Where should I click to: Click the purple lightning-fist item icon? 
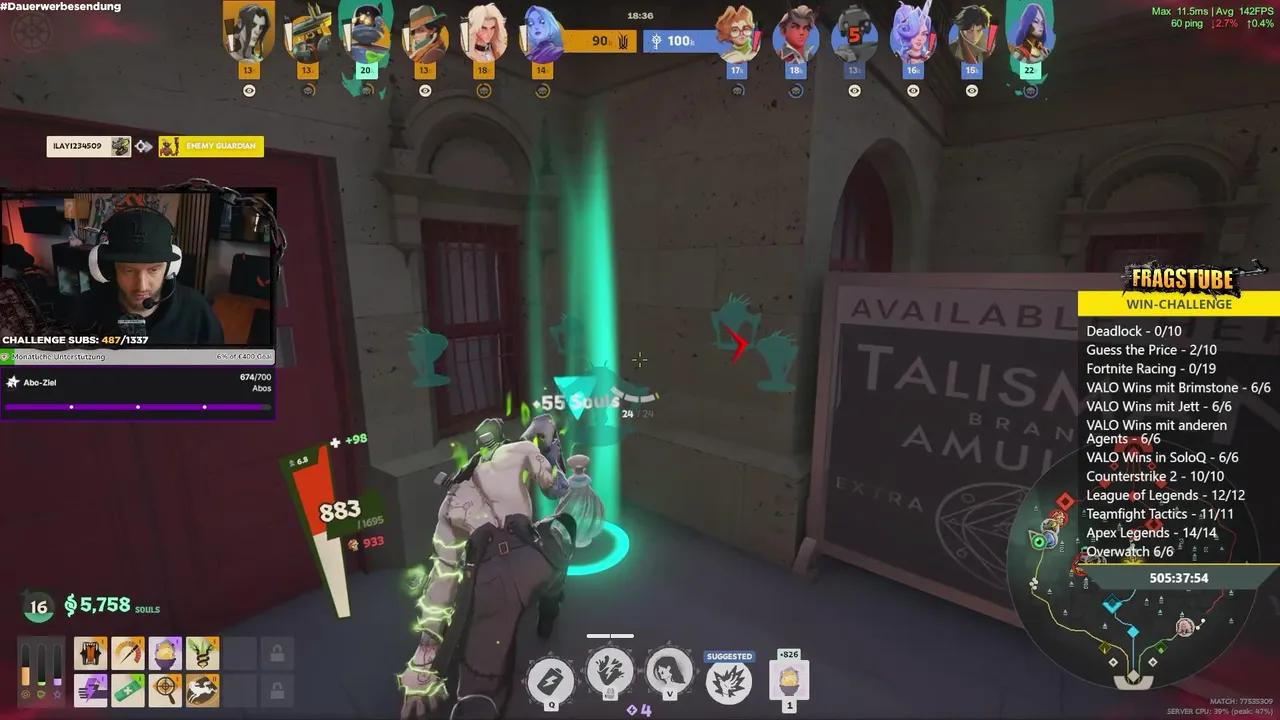pyautogui.click(x=91, y=689)
